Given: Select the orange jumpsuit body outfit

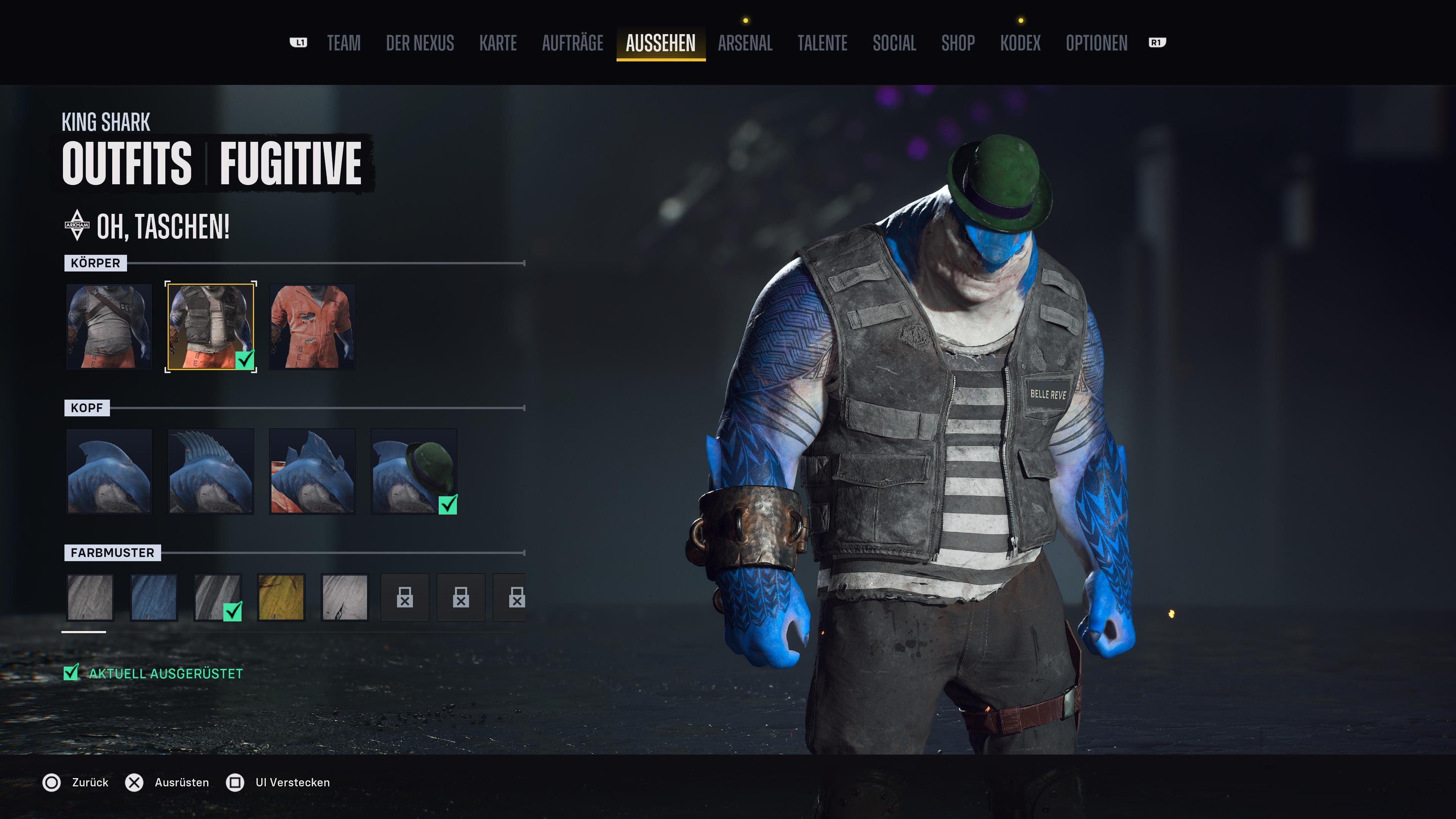Looking at the screenshot, I should pos(312,327).
